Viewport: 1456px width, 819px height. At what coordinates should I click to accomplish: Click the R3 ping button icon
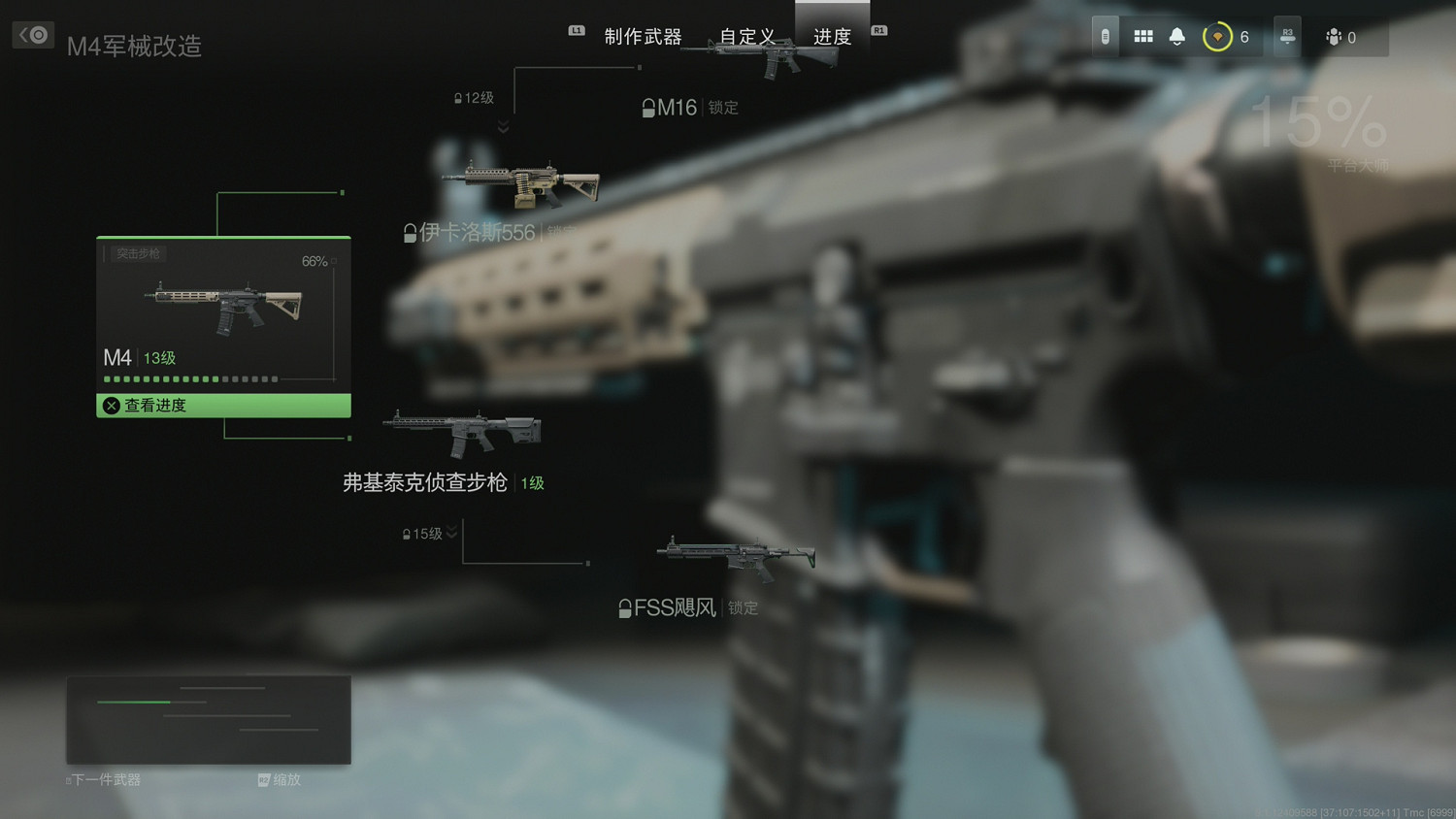[x=1286, y=36]
